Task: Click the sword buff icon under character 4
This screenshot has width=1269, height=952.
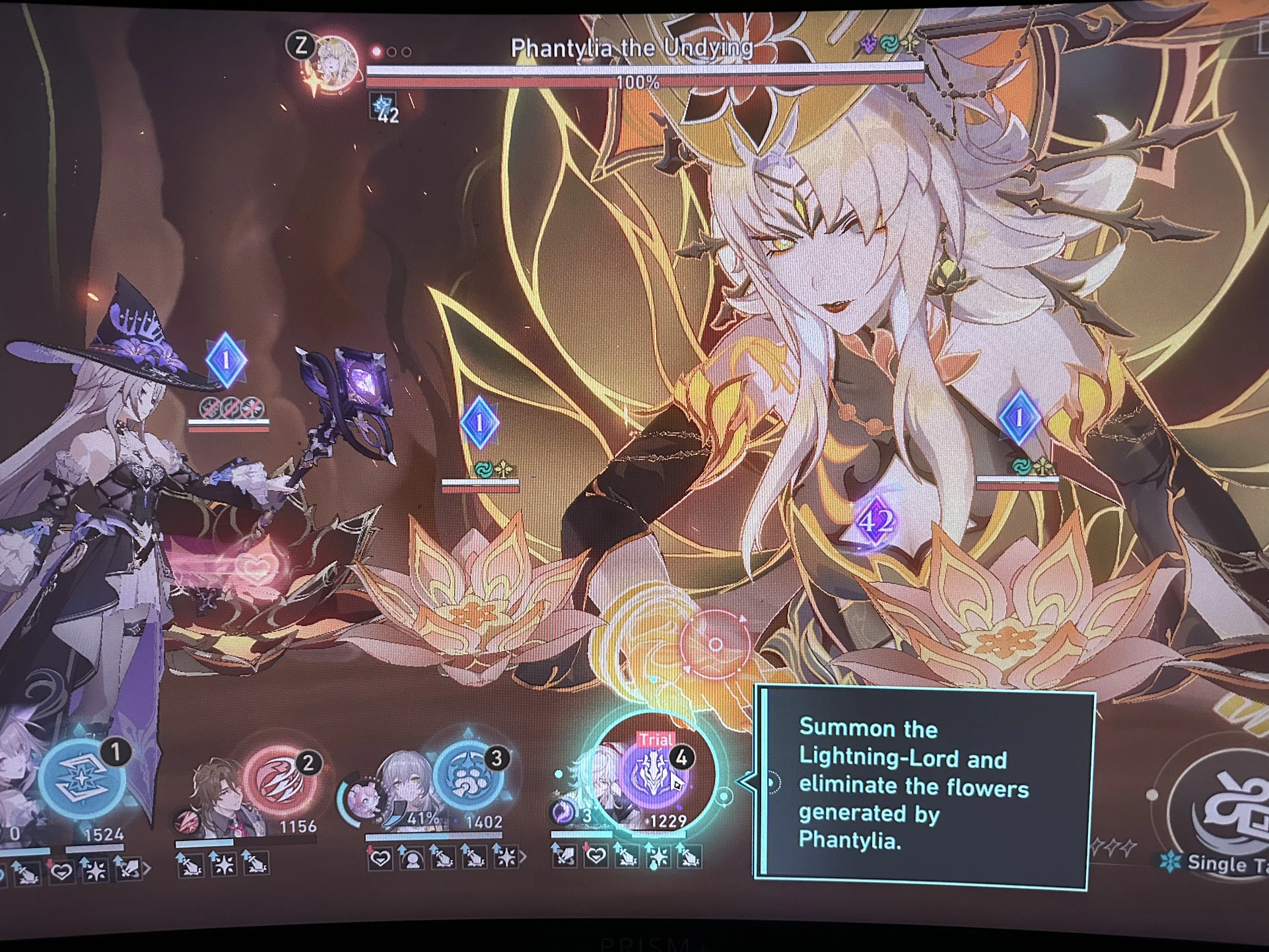Action: tap(563, 858)
